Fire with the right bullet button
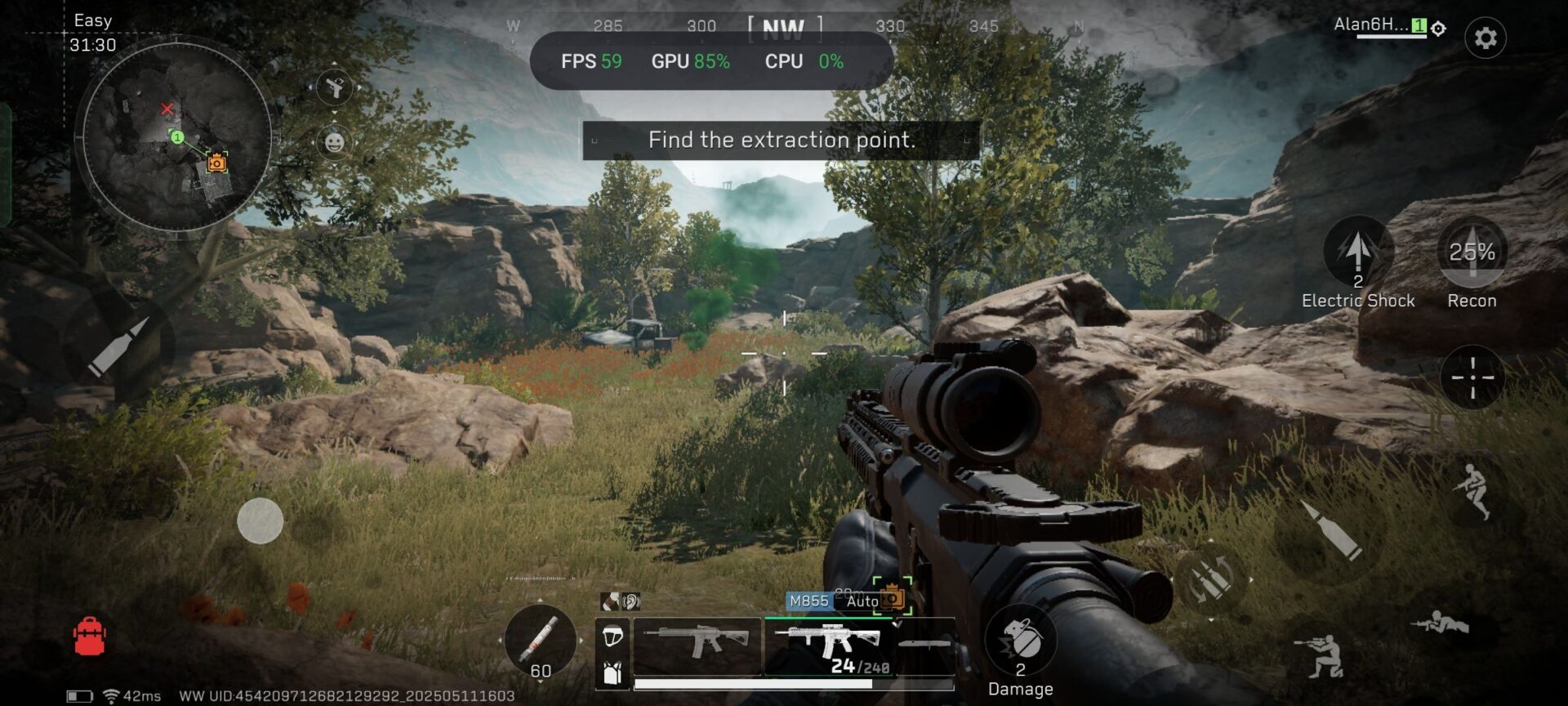The width and height of the screenshot is (1568, 706). click(1332, 532)
